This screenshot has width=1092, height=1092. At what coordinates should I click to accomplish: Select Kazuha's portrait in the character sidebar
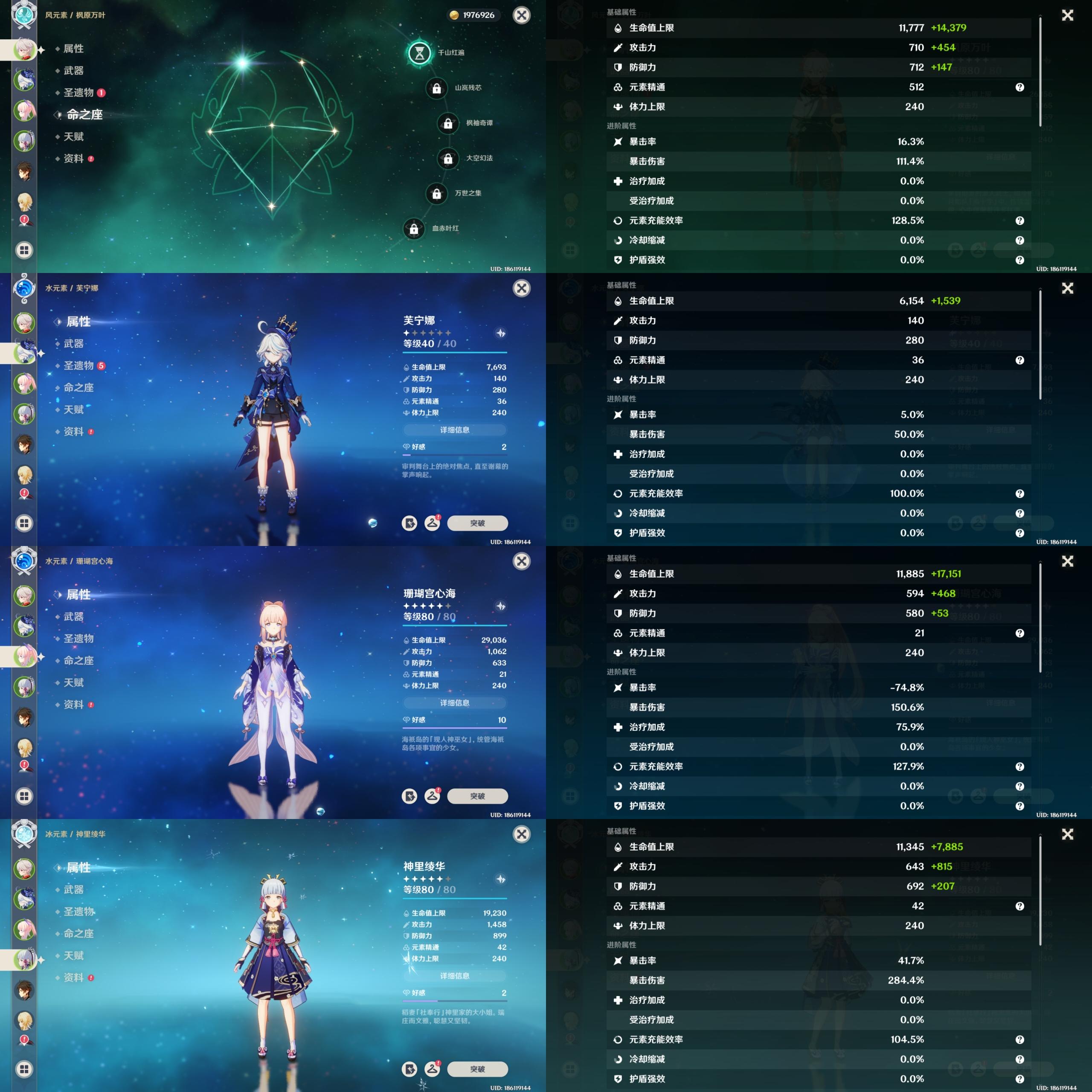[x=24, y=50]
